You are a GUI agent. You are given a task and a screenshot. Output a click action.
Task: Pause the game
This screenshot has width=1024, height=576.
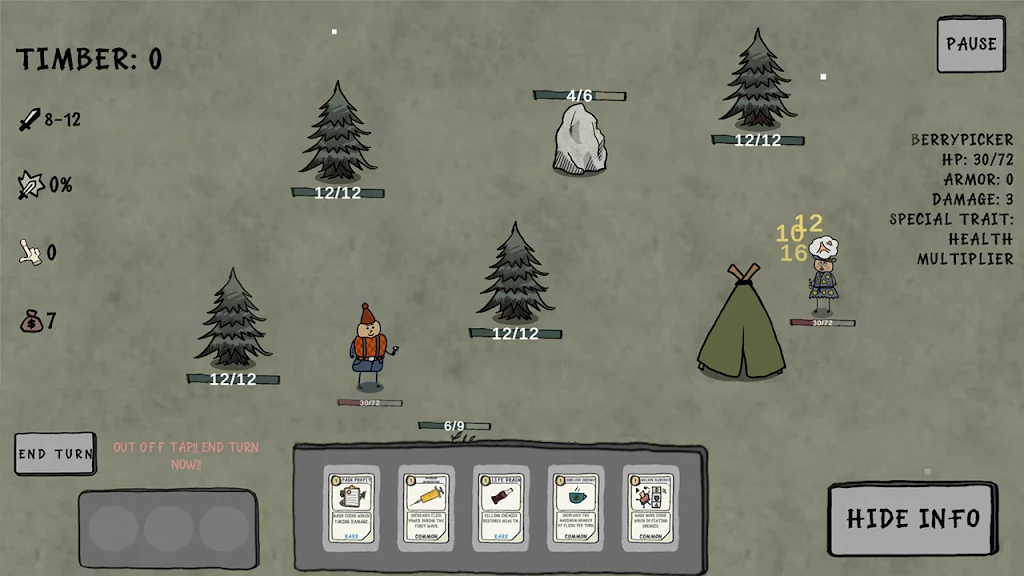point(970,44)
